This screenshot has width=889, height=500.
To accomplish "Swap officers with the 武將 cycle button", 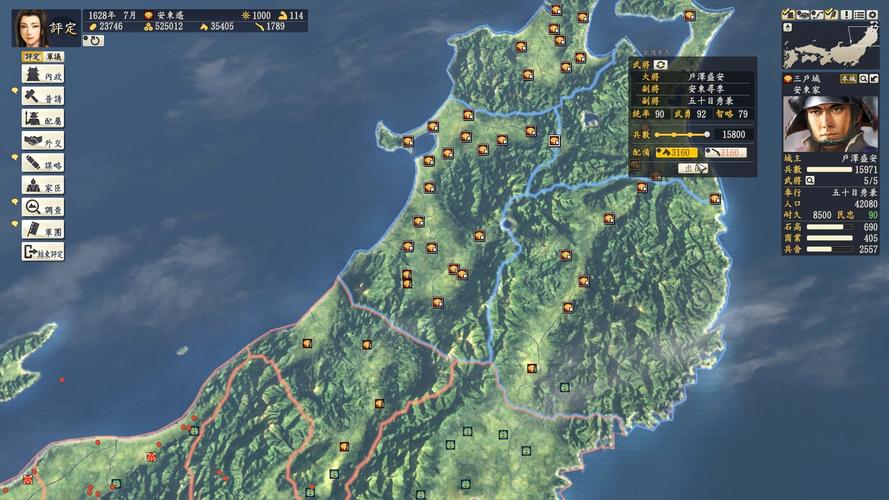I will pos(661,64).
